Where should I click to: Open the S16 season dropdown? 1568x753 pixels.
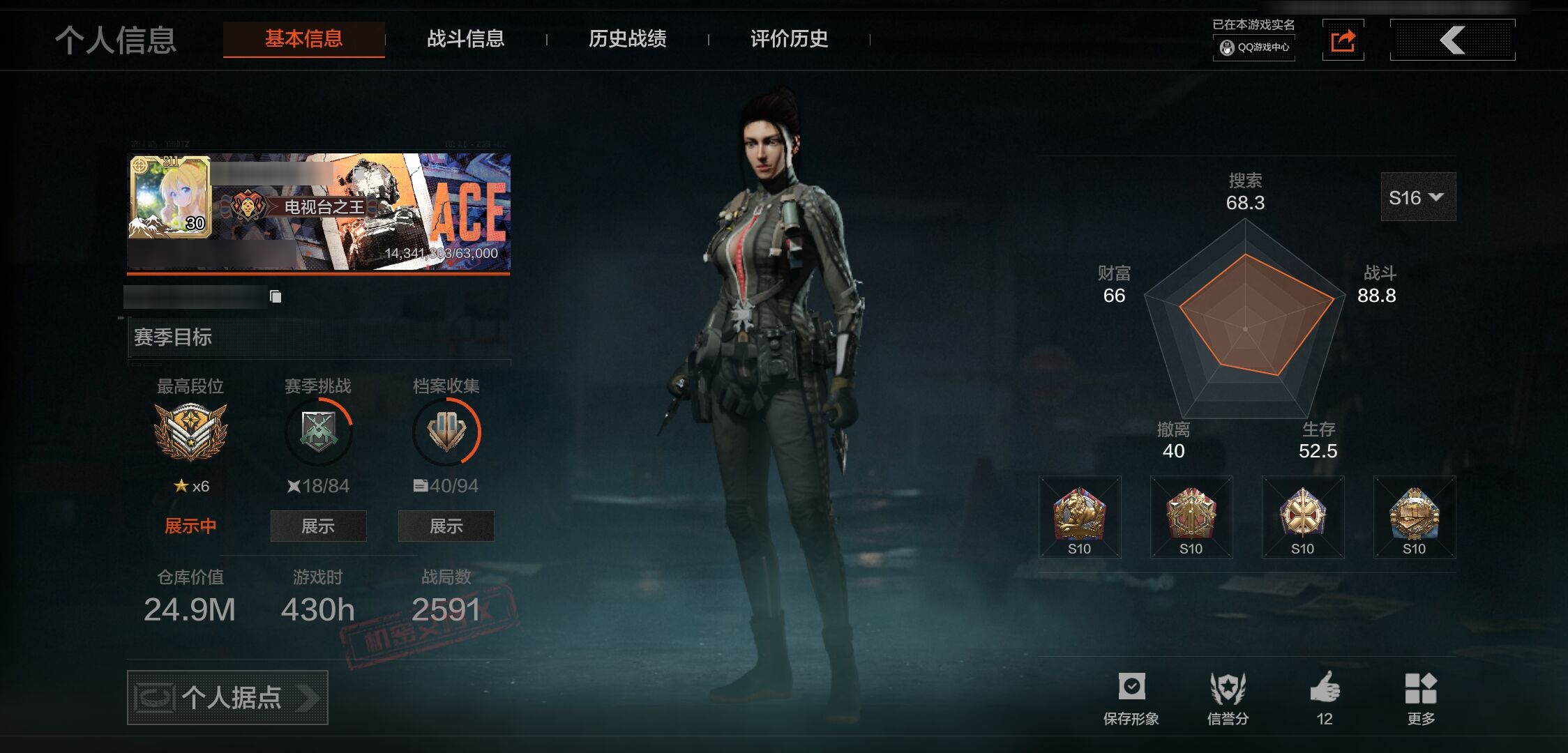[1417, 197]
